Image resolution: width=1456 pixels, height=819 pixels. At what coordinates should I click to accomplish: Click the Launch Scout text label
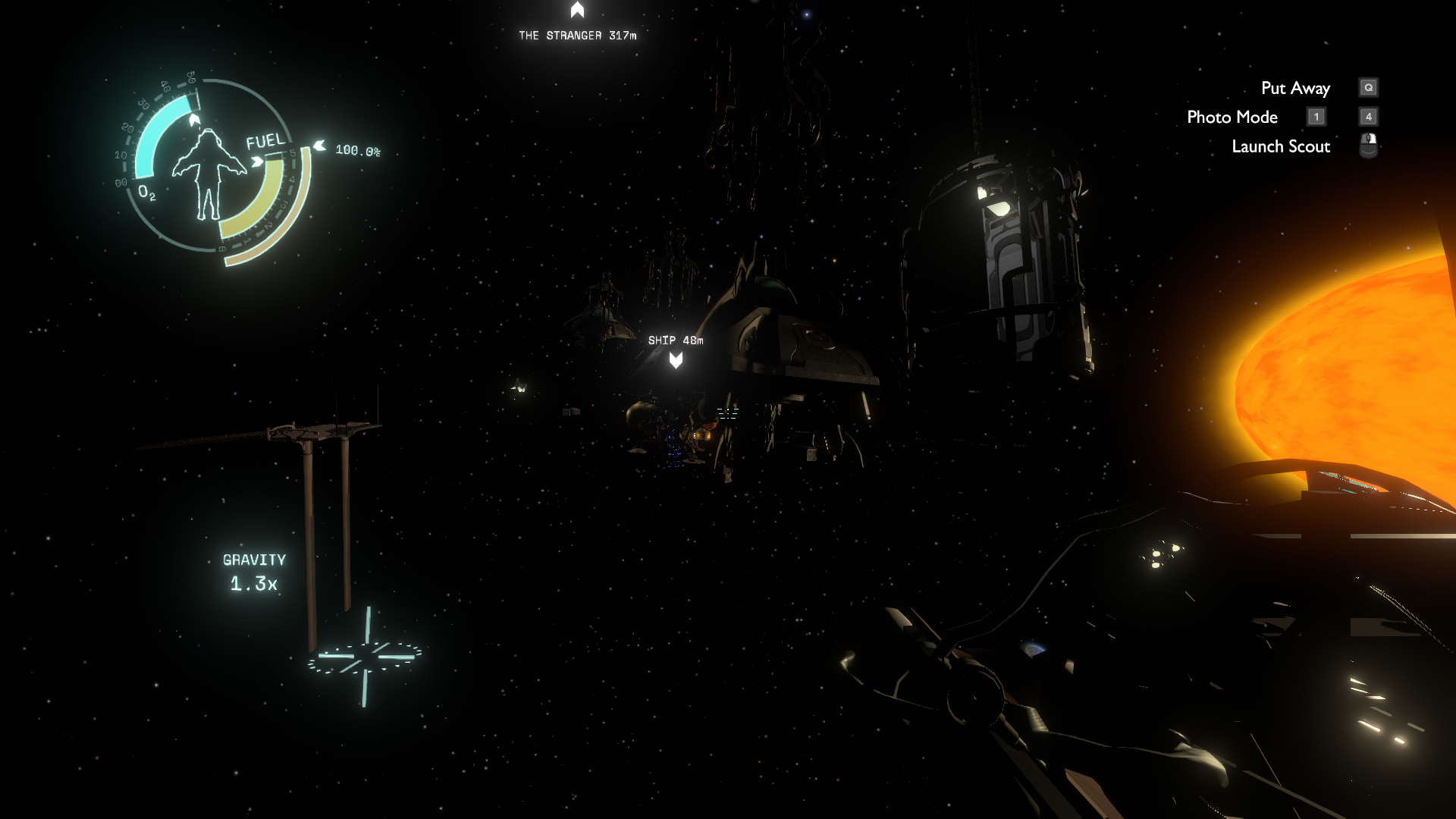[x=1280, y=146]
